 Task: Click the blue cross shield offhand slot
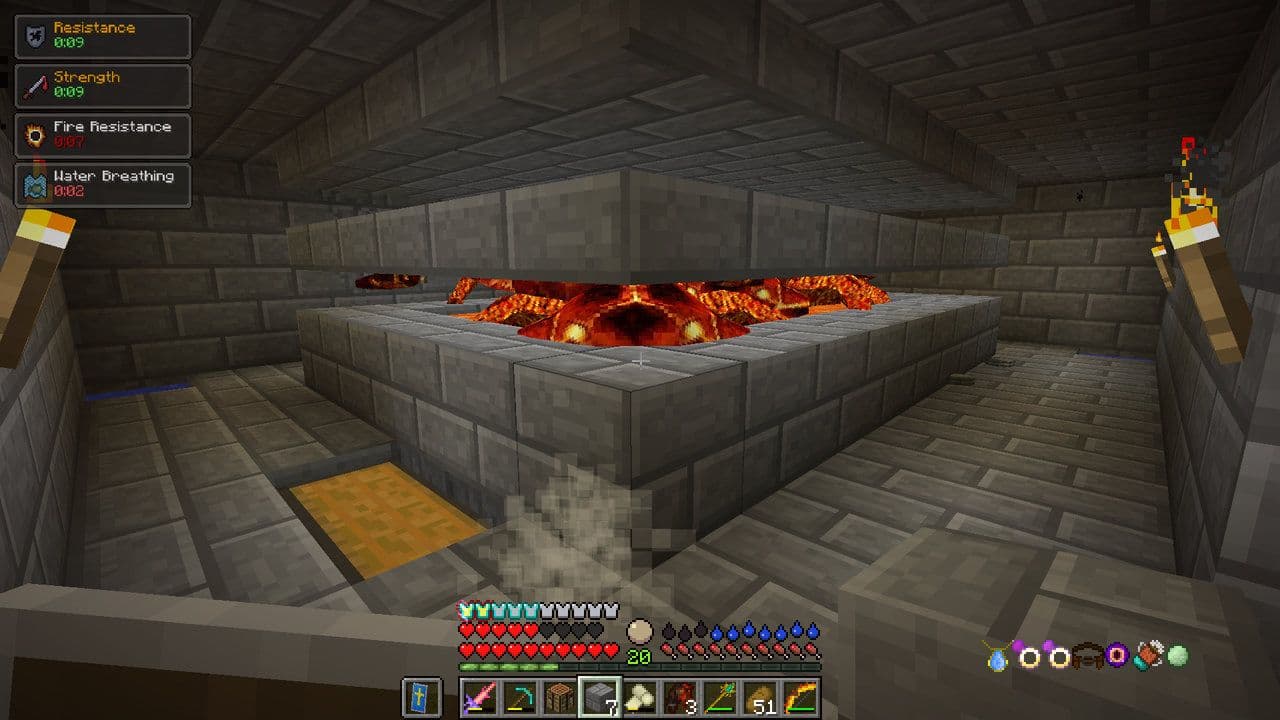[x=421, y=697]
